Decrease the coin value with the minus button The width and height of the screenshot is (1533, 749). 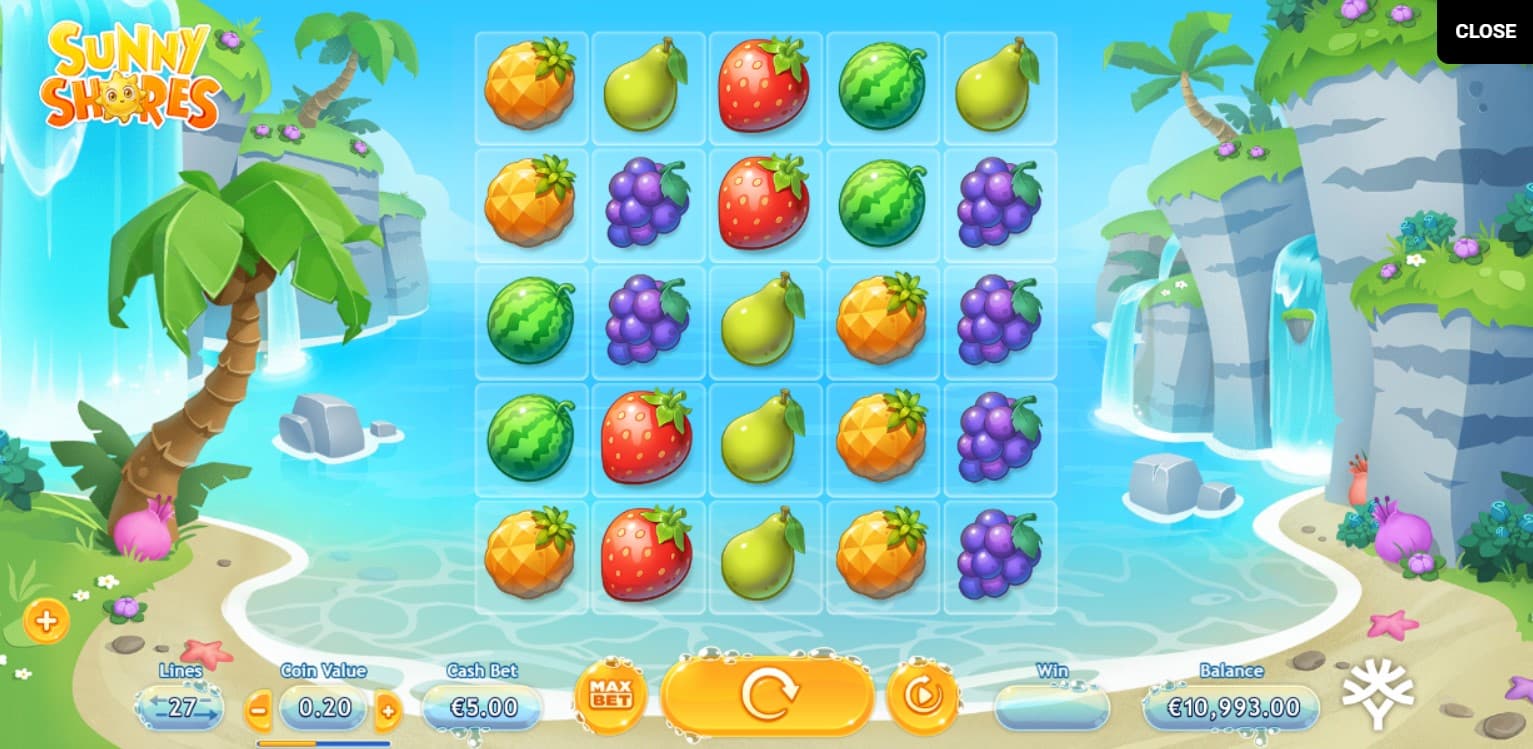pos(258,711)
